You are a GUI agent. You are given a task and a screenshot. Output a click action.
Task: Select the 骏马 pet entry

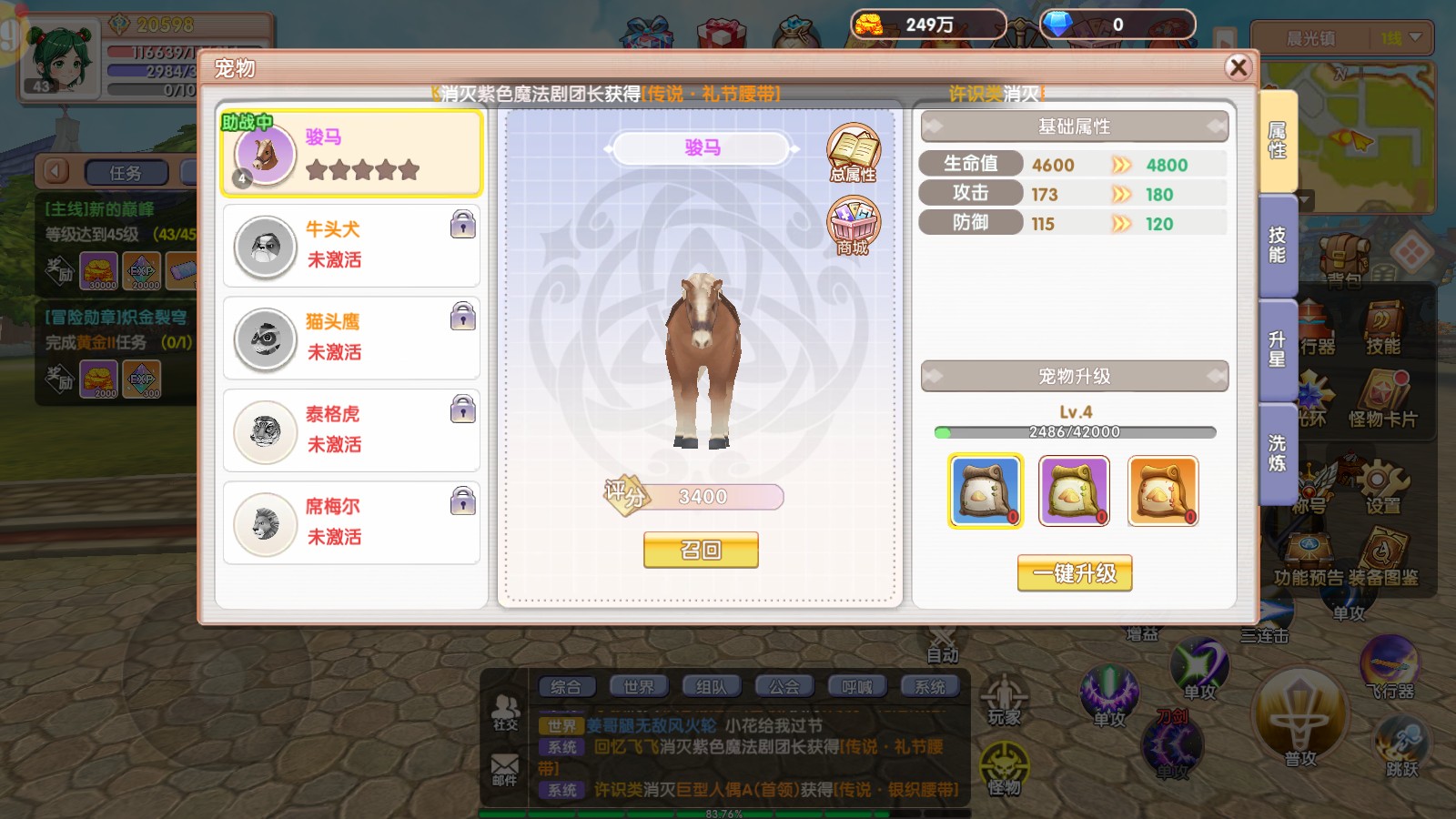[351, 153]
